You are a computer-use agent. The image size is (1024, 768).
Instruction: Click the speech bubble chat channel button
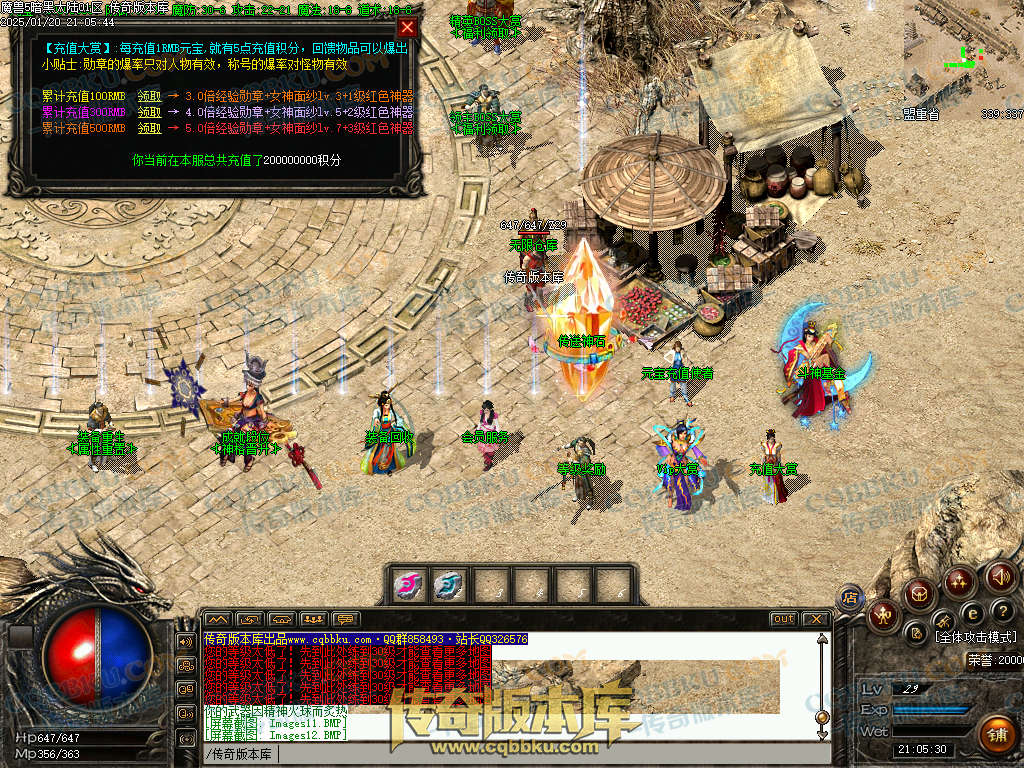coord(346,619)
